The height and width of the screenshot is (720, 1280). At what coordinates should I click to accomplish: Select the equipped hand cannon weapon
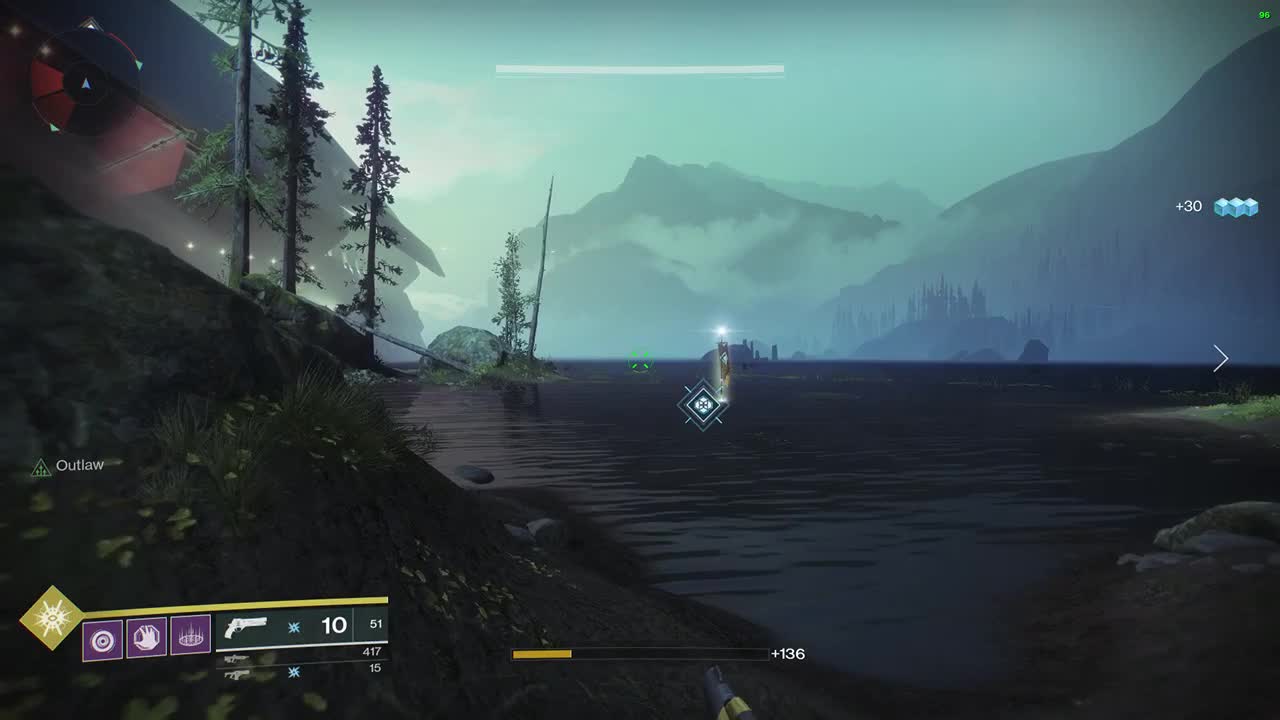click(x=246, y=627)
